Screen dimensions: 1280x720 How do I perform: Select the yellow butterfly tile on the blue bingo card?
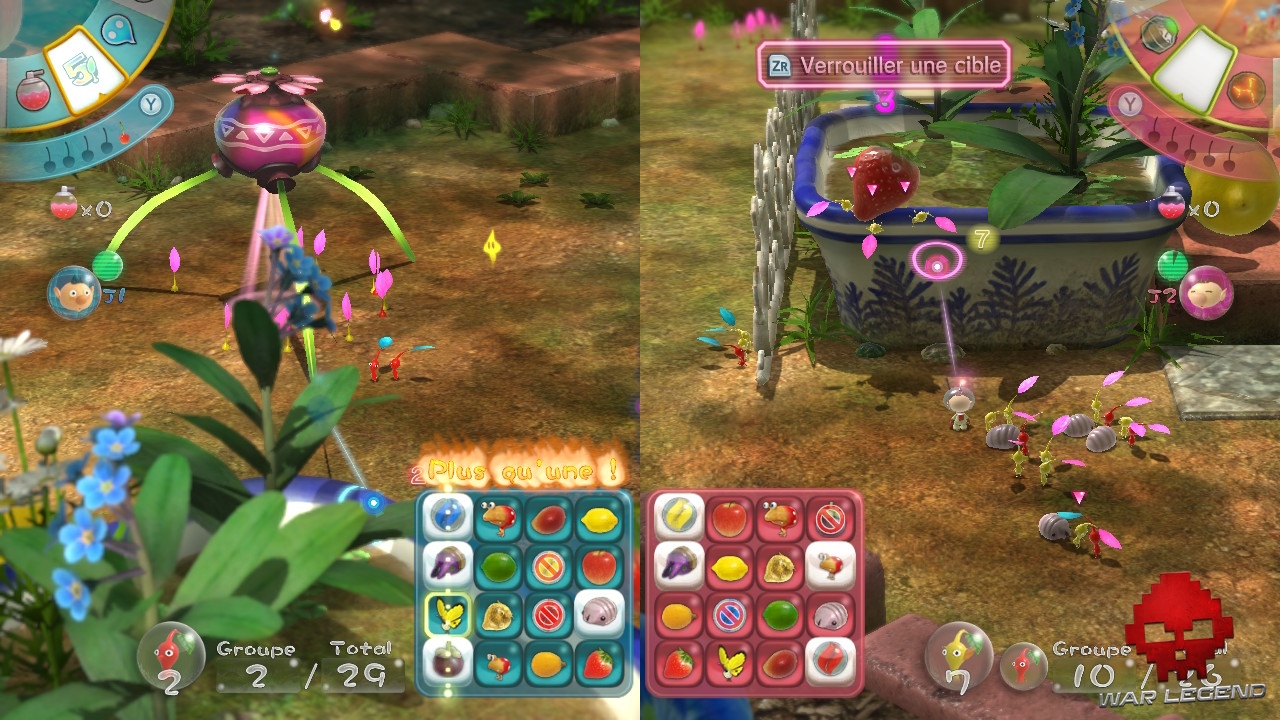pos(446,614)
